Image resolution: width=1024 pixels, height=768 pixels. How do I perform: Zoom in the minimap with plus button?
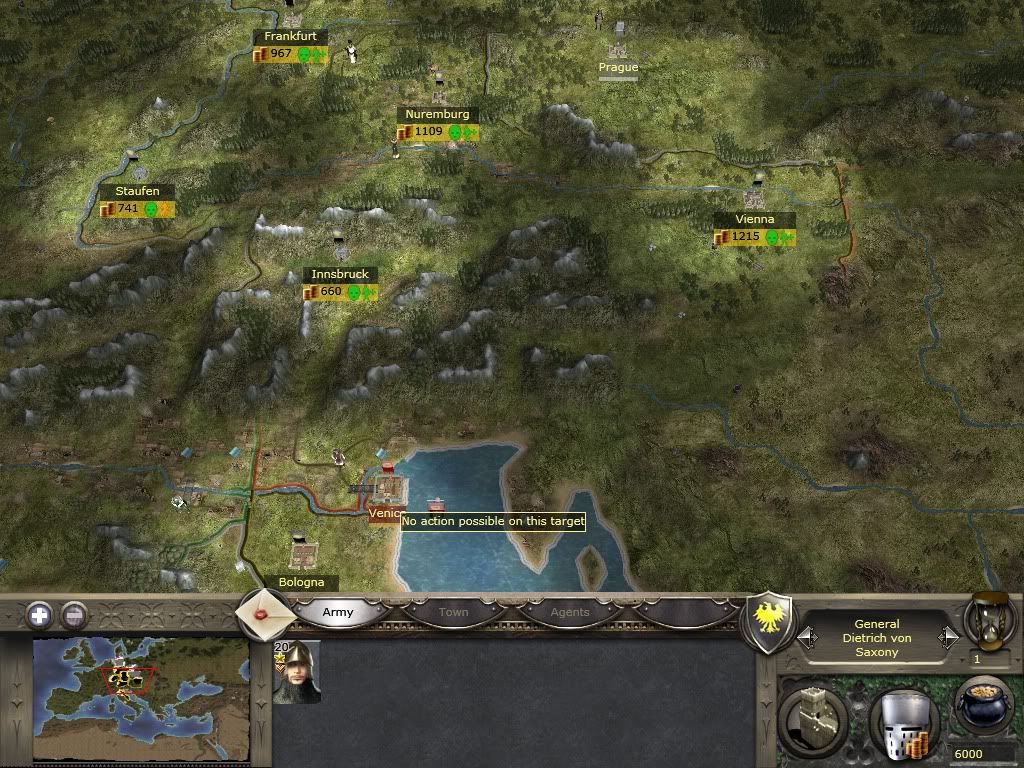[x=39, y=614]
